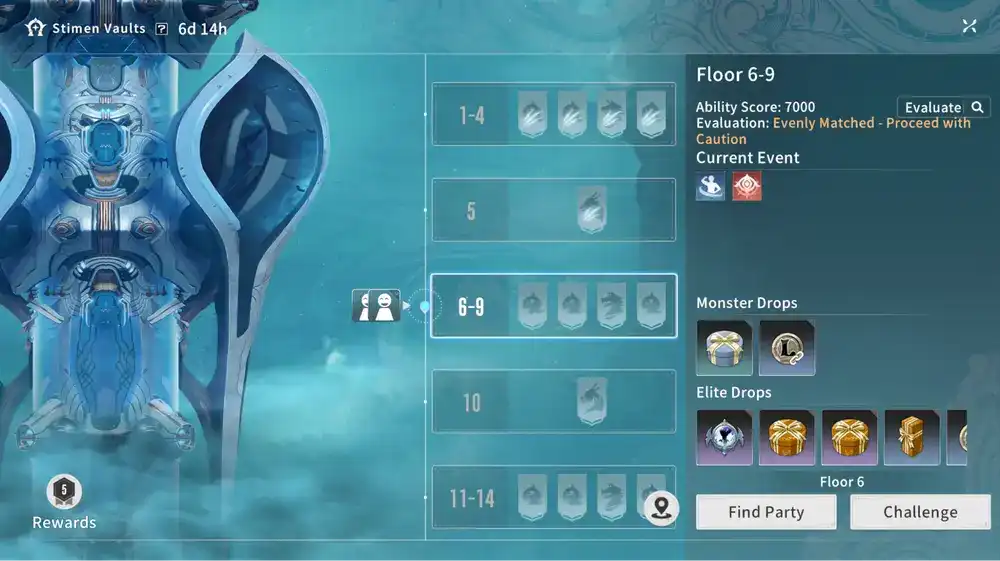
Task: Inspect the blue Current Event icon
Action: tap(711, 186)
